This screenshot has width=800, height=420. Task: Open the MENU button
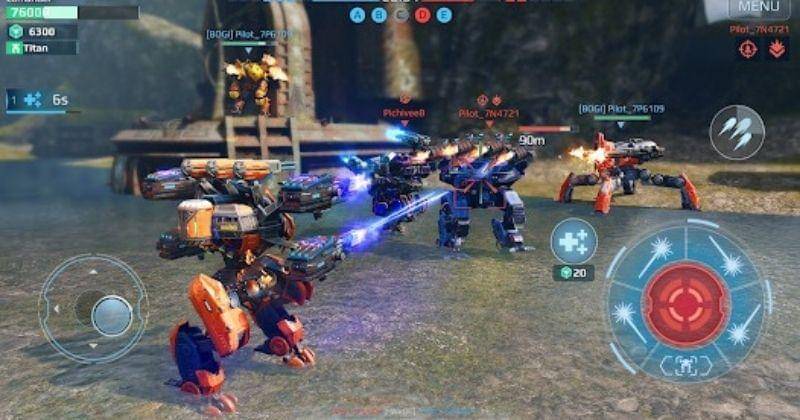[759, 8]
